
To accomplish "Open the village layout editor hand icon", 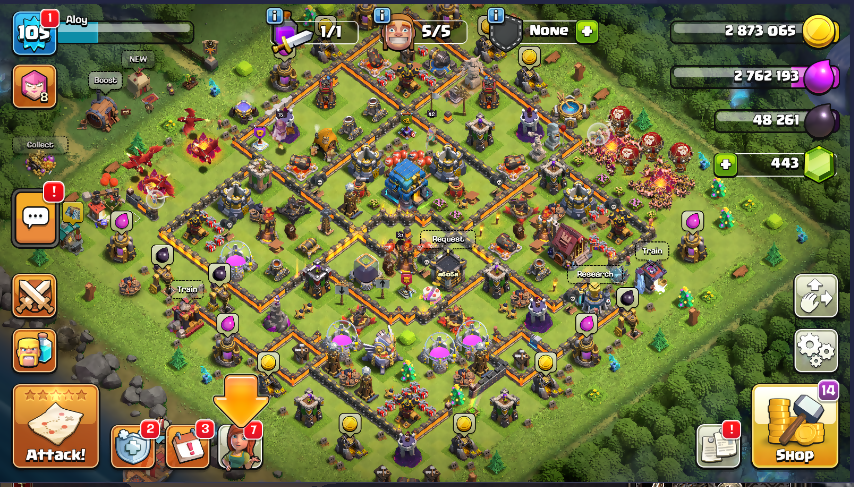I will pyautogui.click(x=815, y=296).
